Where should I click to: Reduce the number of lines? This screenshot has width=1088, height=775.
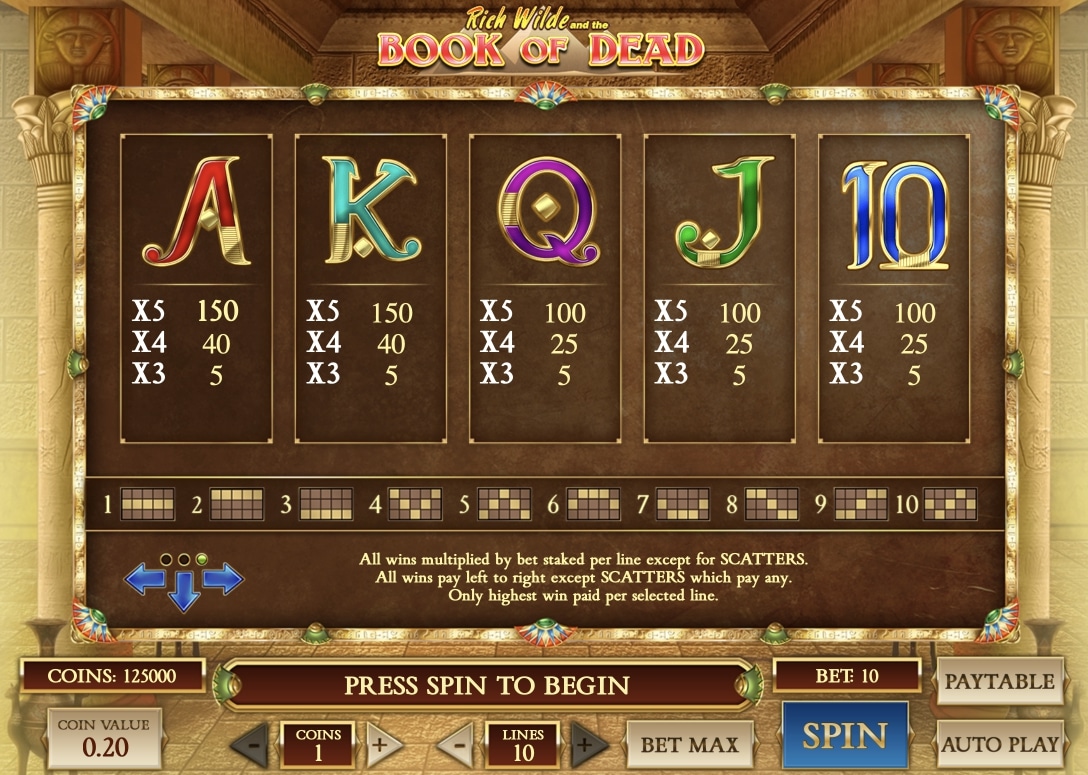(x=457, y=745)
